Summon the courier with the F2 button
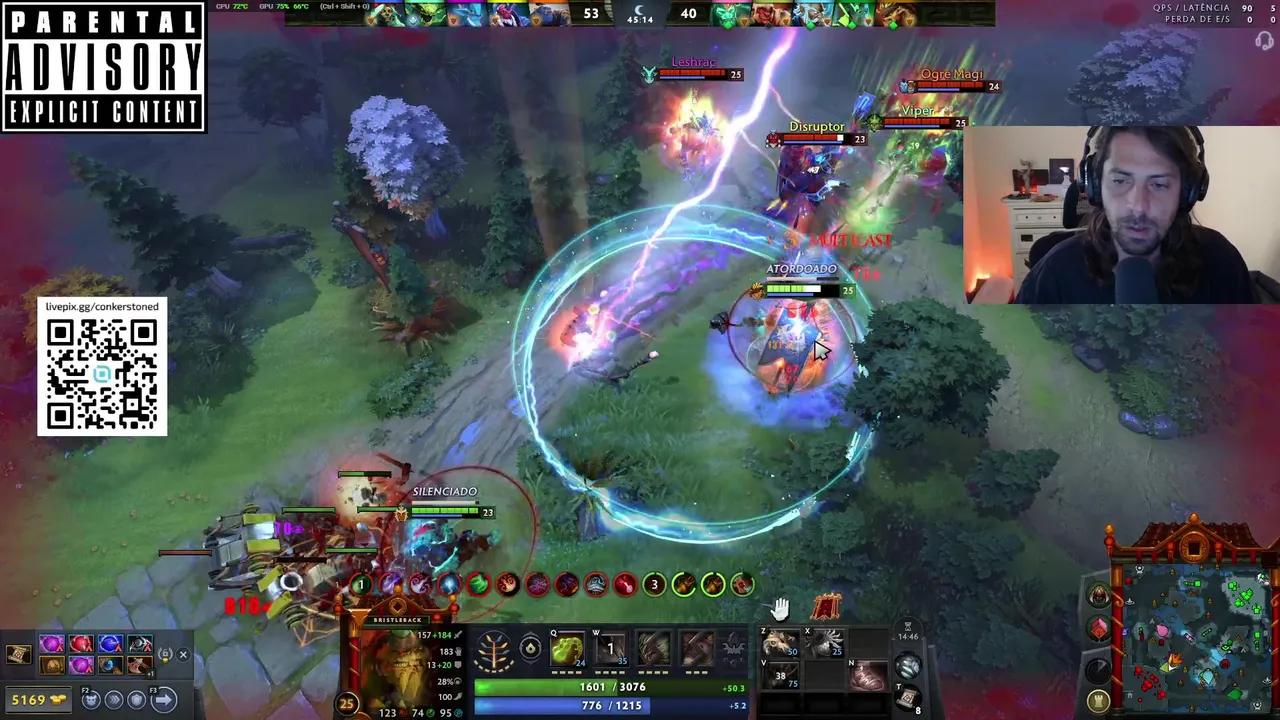This screenshot has width=1280, height=720. pyautogui.click(x=90, y=698)
